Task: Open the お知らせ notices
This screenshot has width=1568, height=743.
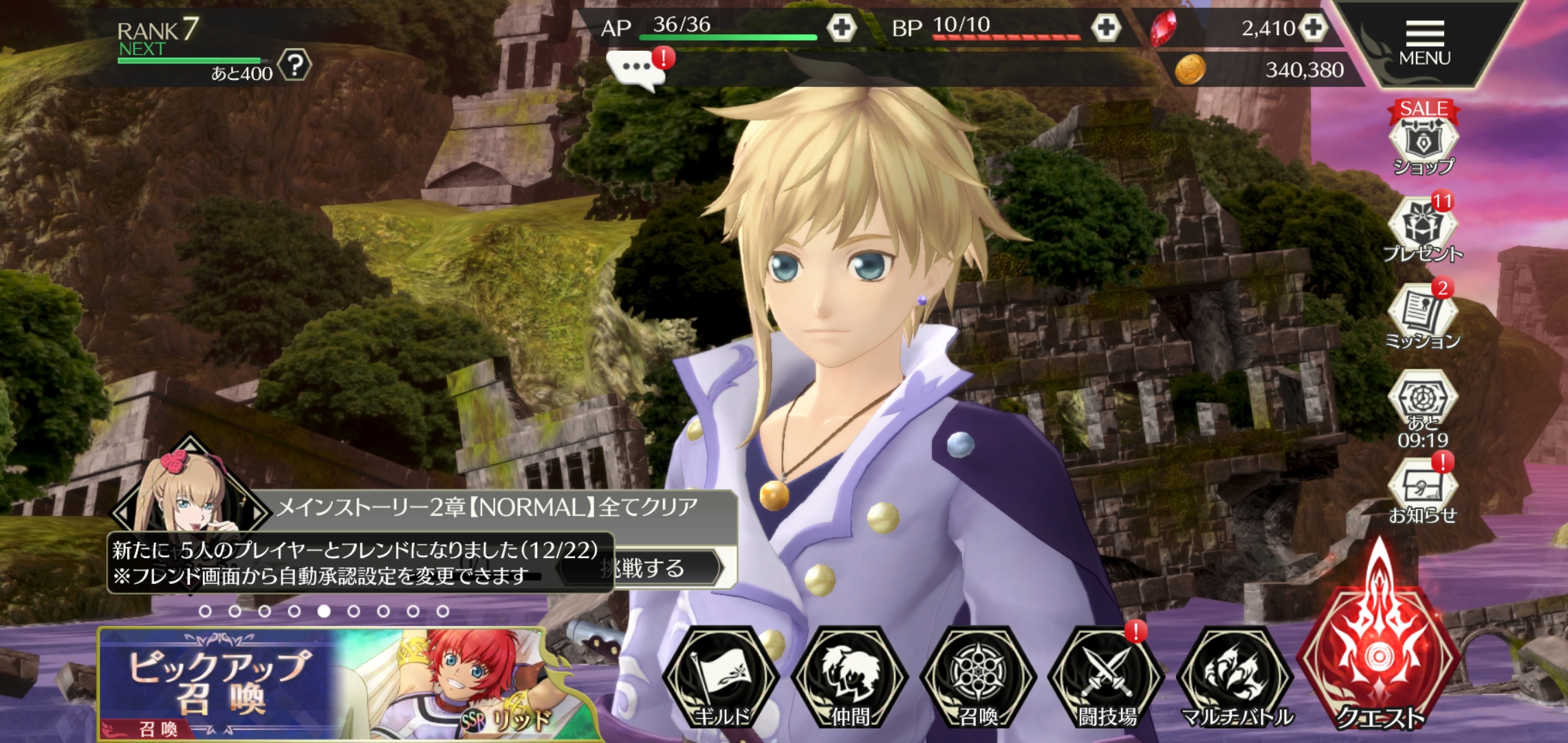Action: [1422, 490]
